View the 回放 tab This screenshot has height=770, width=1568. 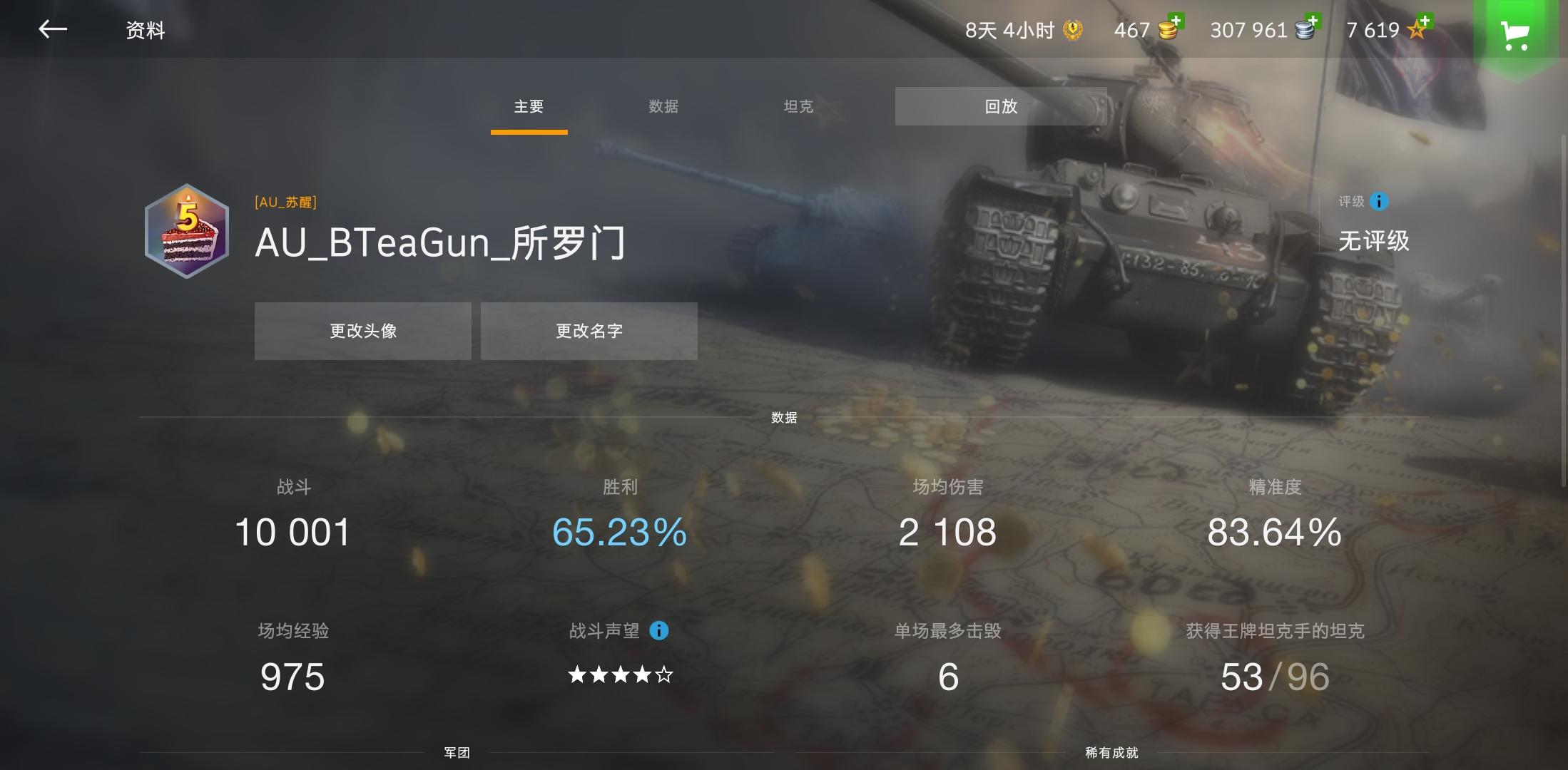click(x=999, y=106)
